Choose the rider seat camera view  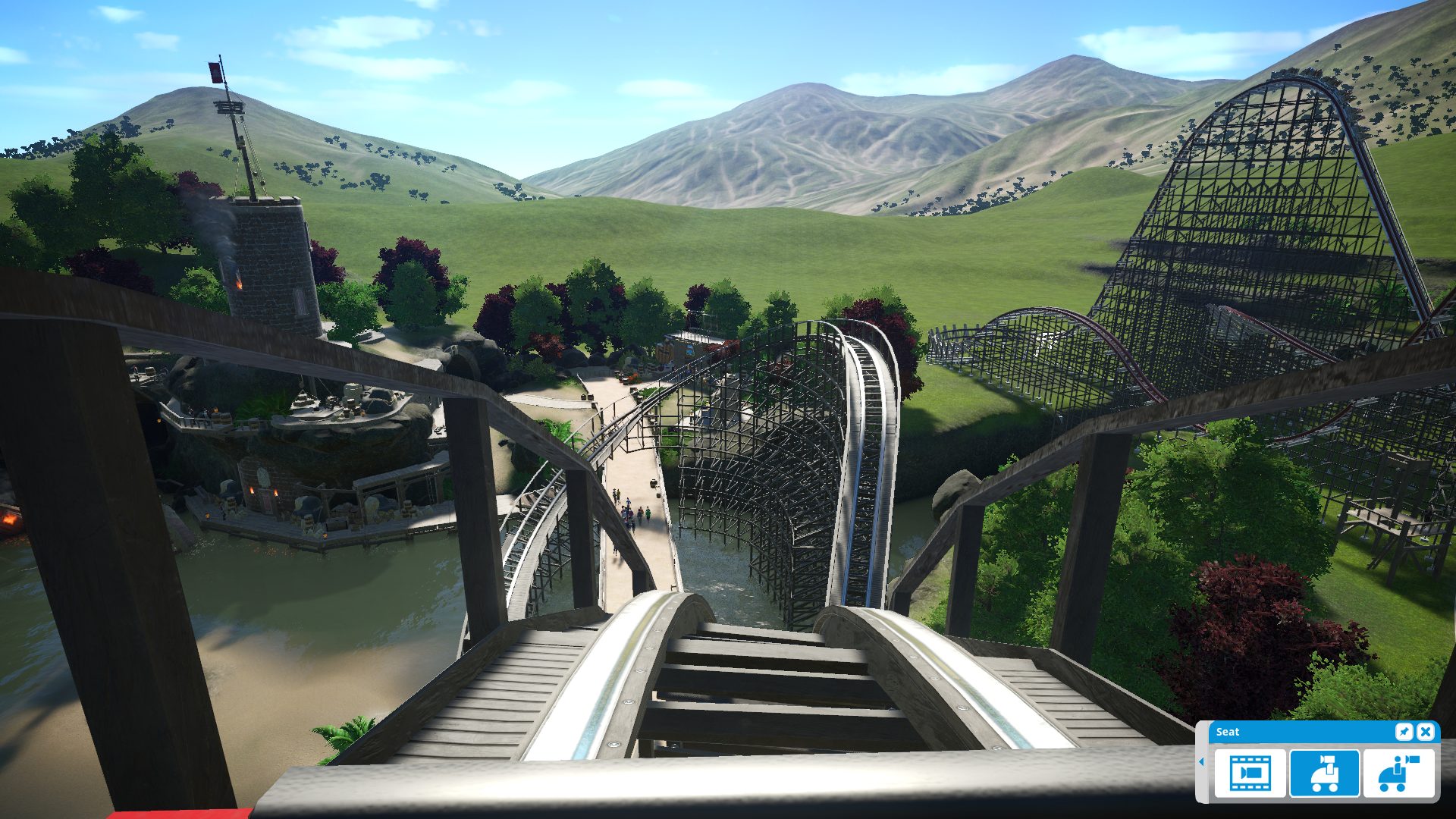[x=1398, y=773]
